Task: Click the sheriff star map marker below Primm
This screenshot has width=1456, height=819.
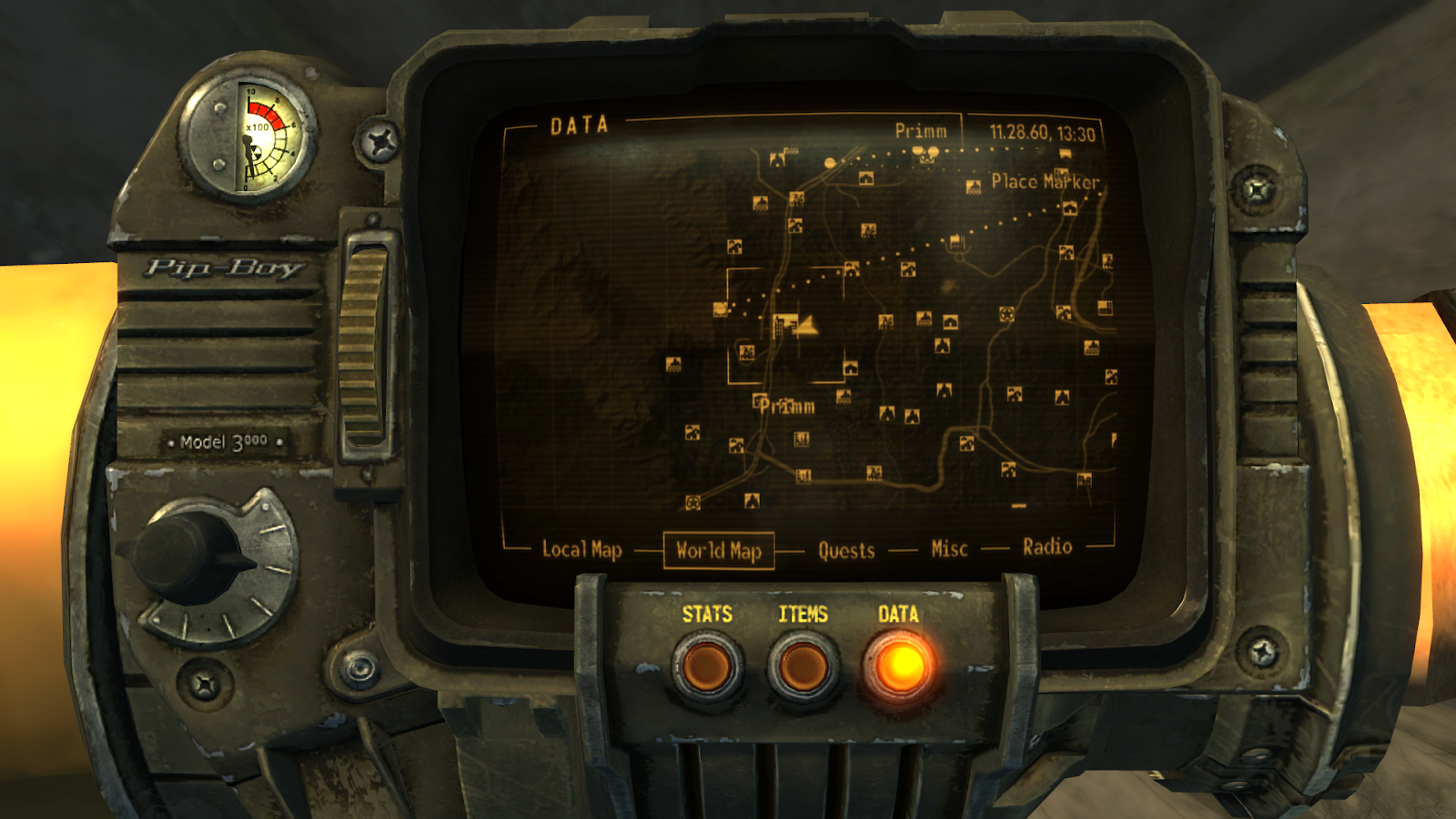Action: coord(693,501)
